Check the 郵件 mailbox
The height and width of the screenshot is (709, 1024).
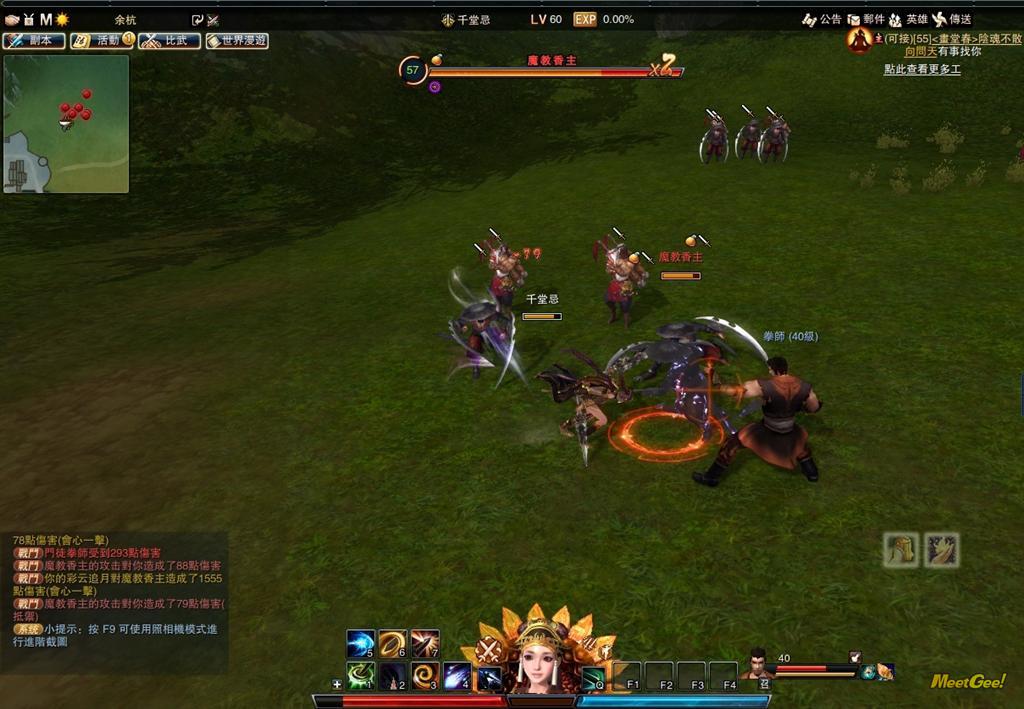(865, 19)
